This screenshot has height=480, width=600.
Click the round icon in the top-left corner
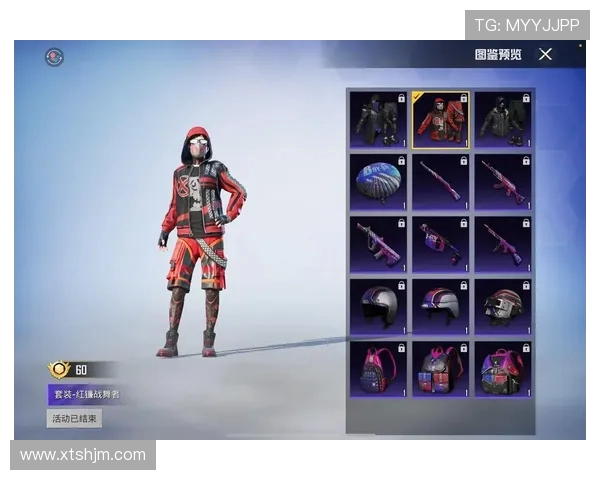coord(54,57)
